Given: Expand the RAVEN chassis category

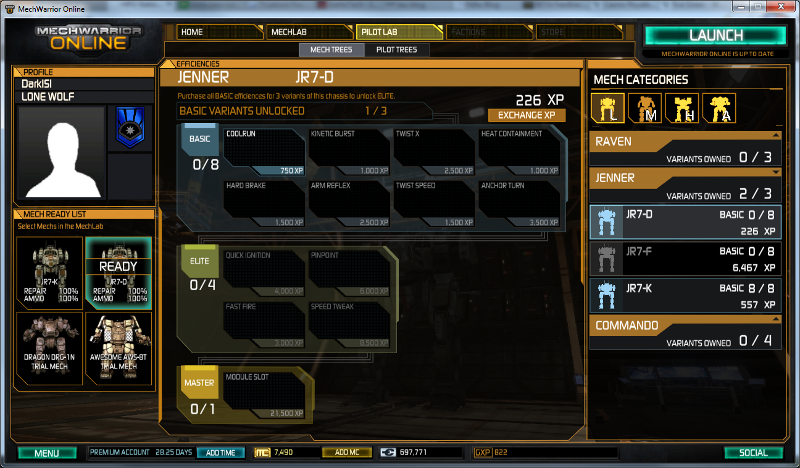Looking at the screenshot, I should click(x=686, y=149).
